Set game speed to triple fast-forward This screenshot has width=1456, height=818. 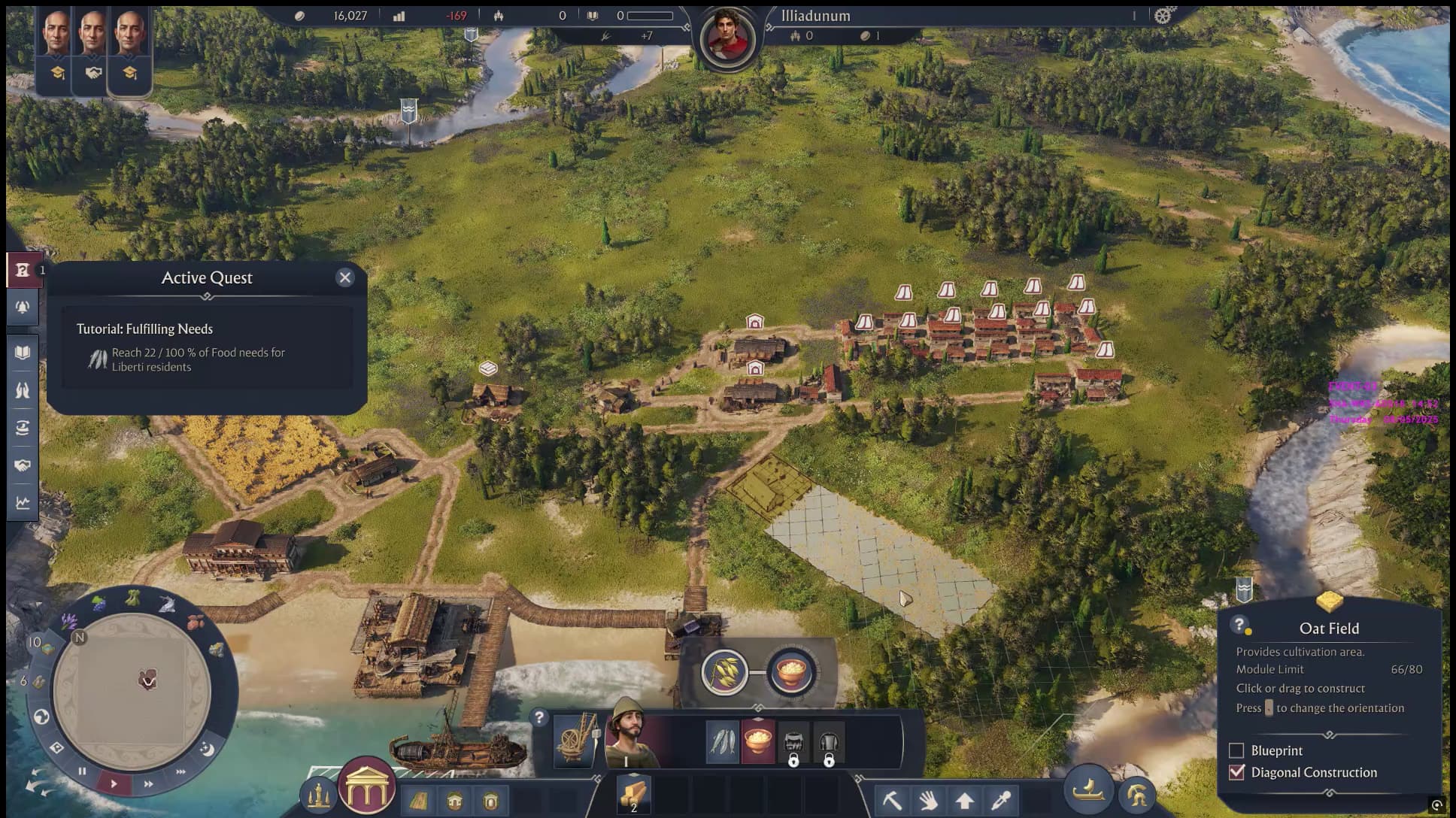point(180,772)
